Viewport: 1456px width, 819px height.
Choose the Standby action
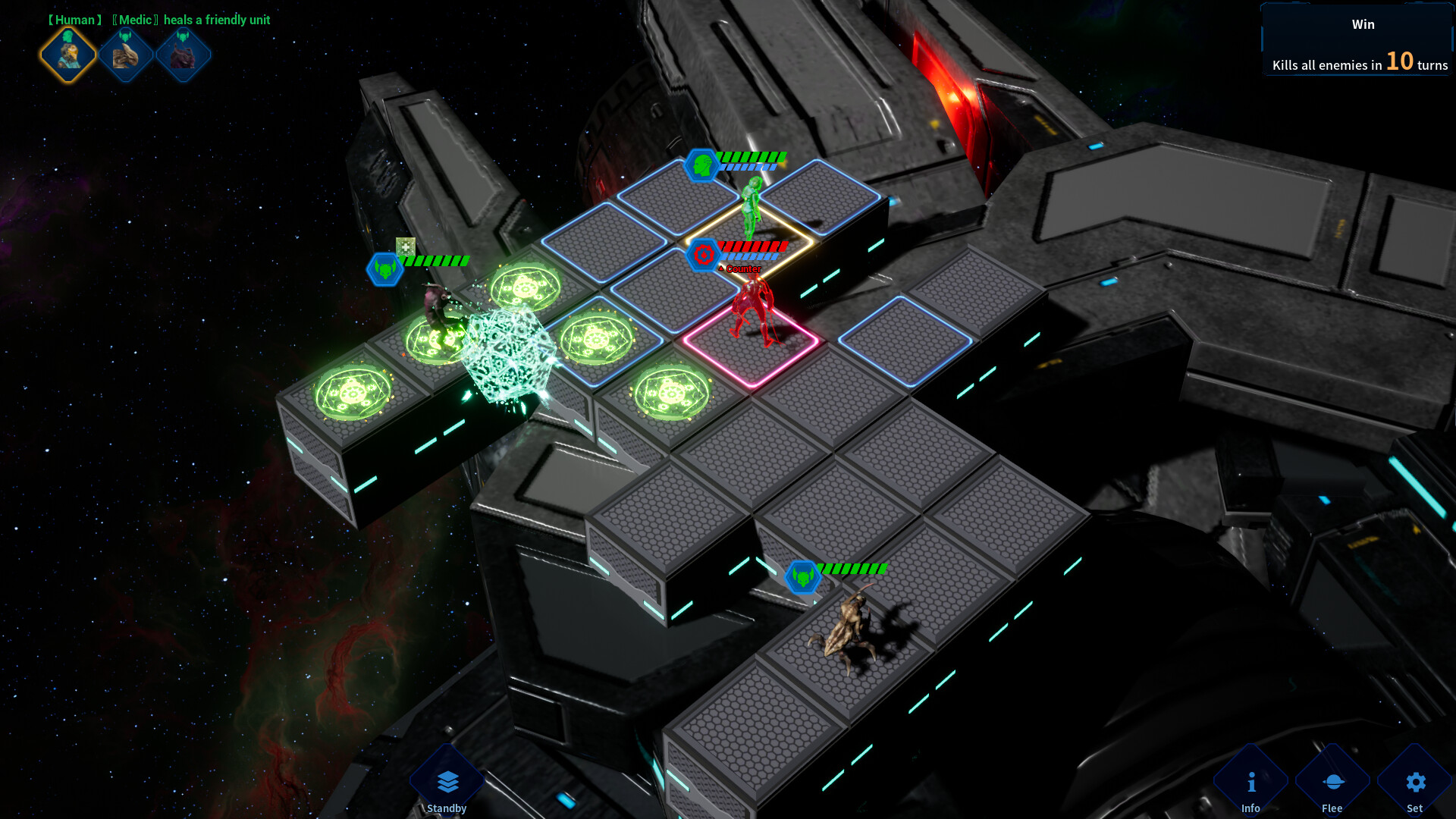coord(447,783)
